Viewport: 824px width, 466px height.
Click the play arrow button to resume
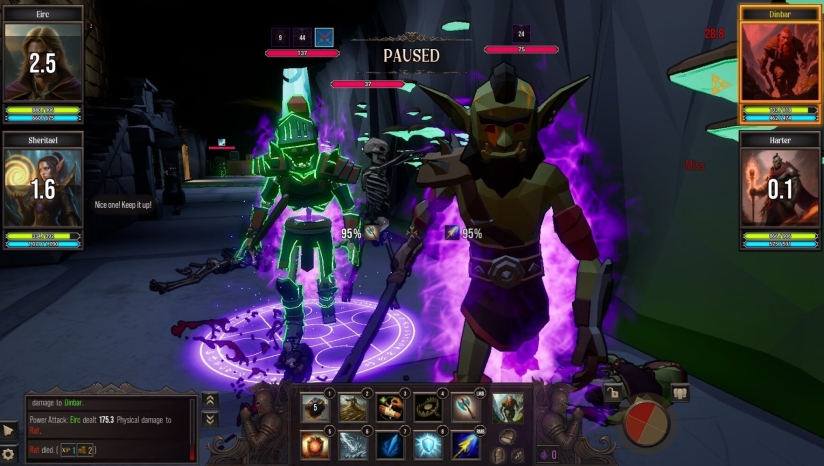tap(9, 430)
